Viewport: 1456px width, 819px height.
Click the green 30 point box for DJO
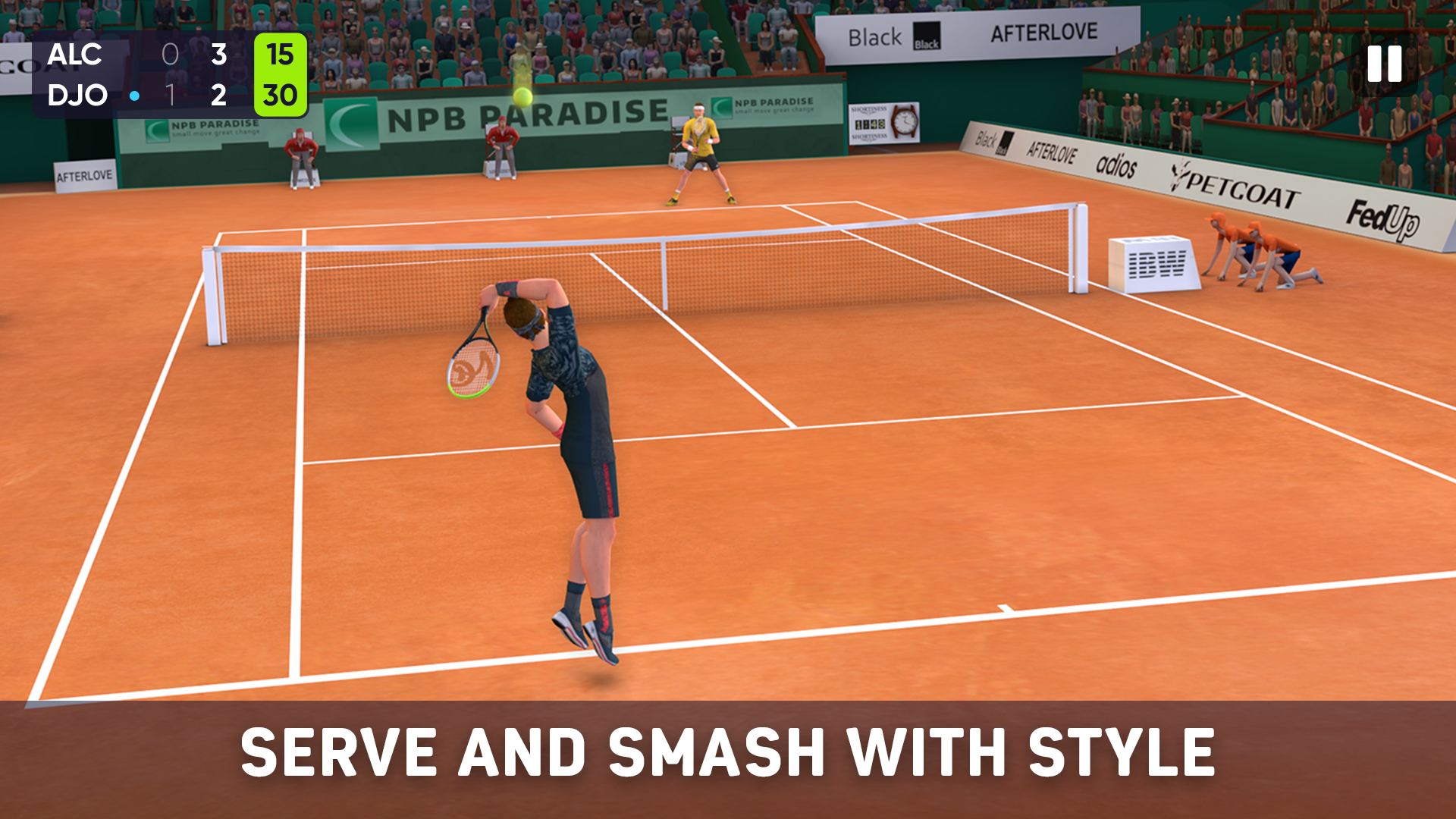coord(280,96)
